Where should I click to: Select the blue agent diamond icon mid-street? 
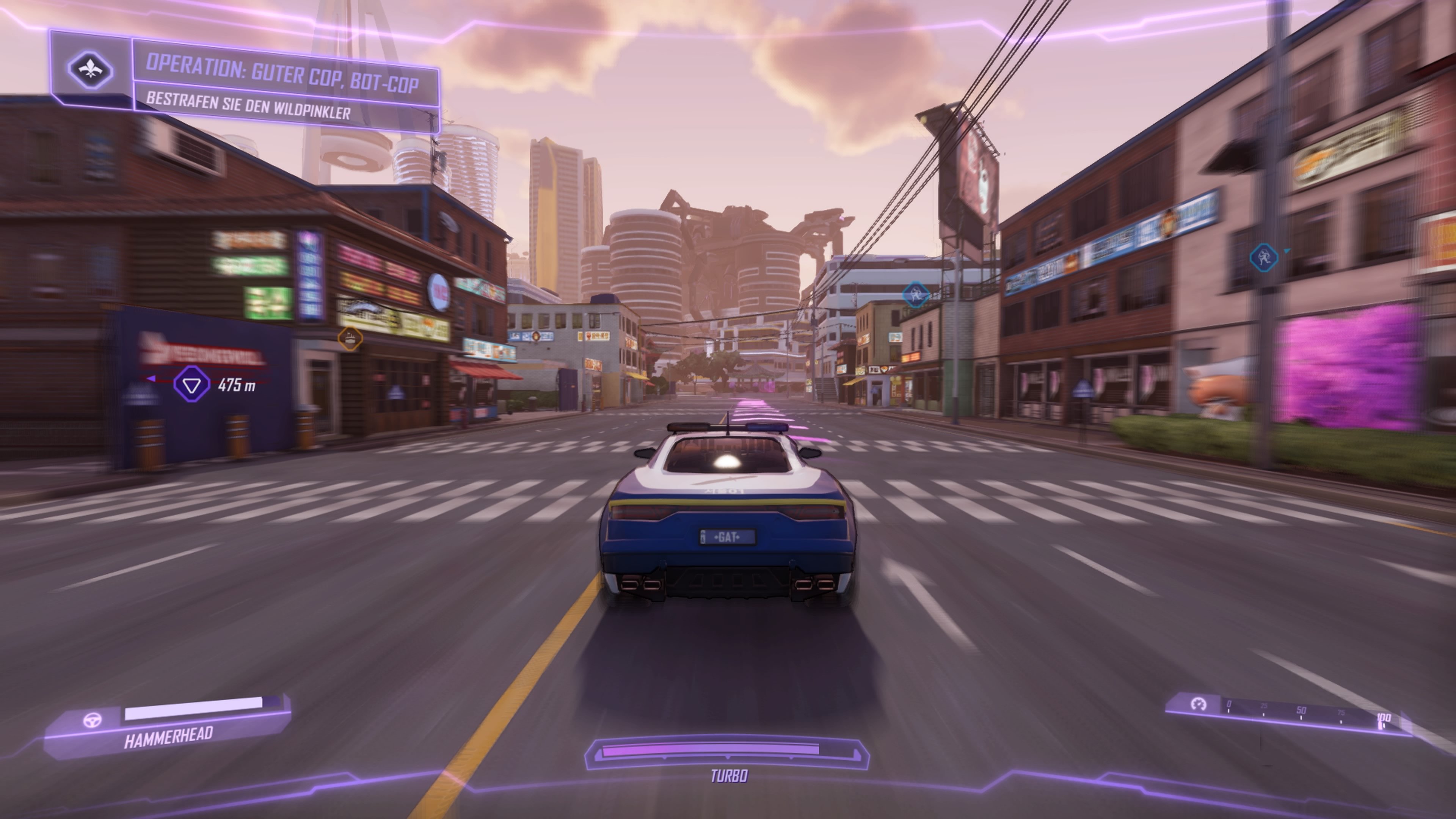point(916,293)
